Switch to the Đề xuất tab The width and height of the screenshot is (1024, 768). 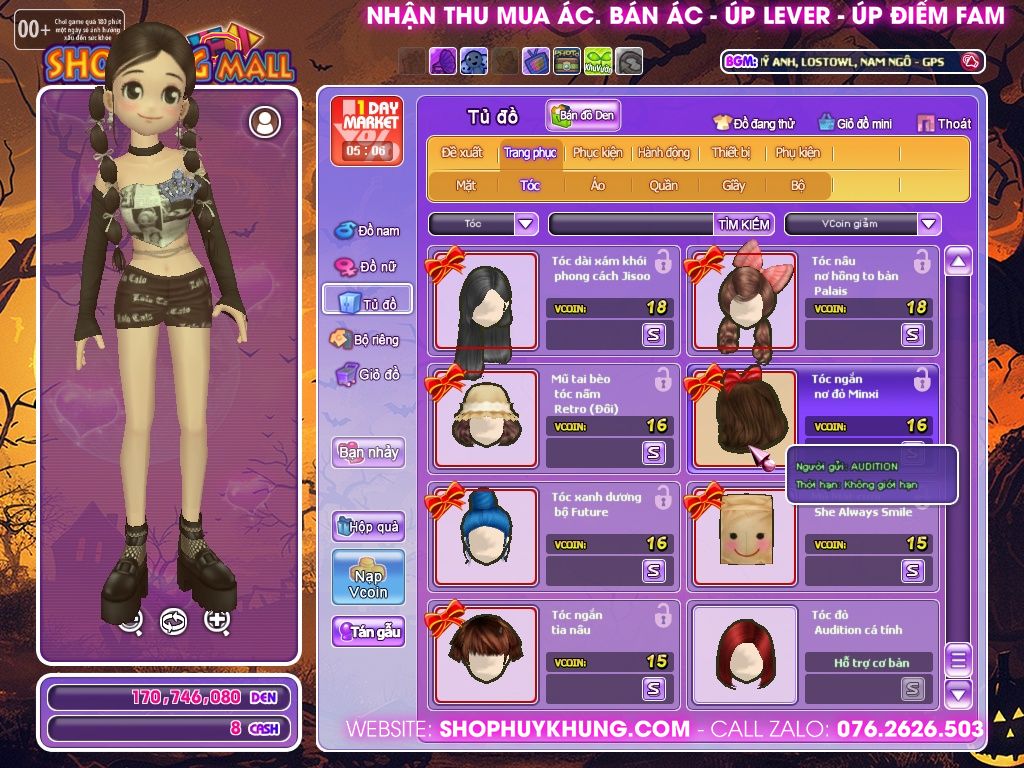(462, 153)
